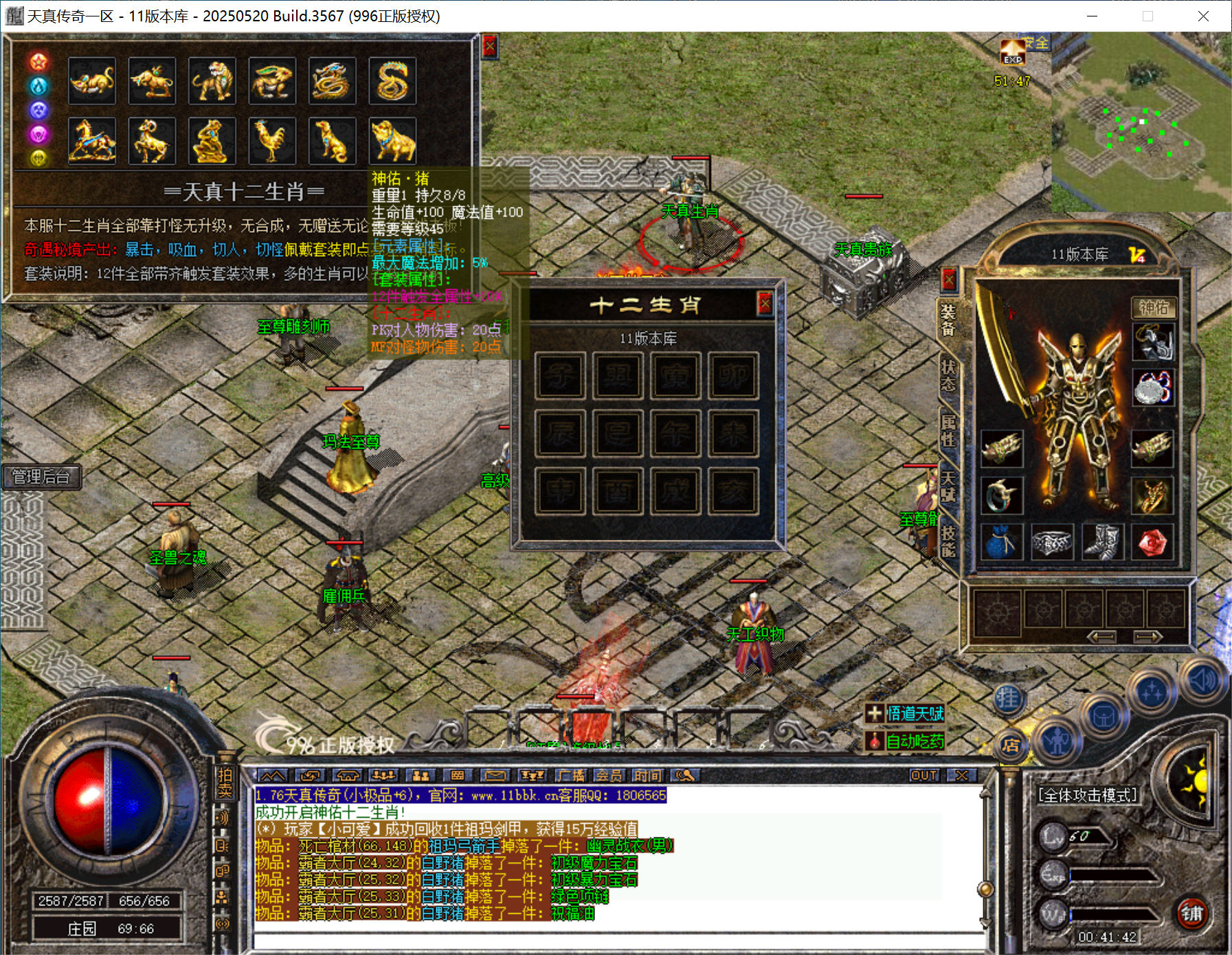Screen dimensions: 1232x955
Task: Click the minimap in the corner
Action: [1141, 124]
